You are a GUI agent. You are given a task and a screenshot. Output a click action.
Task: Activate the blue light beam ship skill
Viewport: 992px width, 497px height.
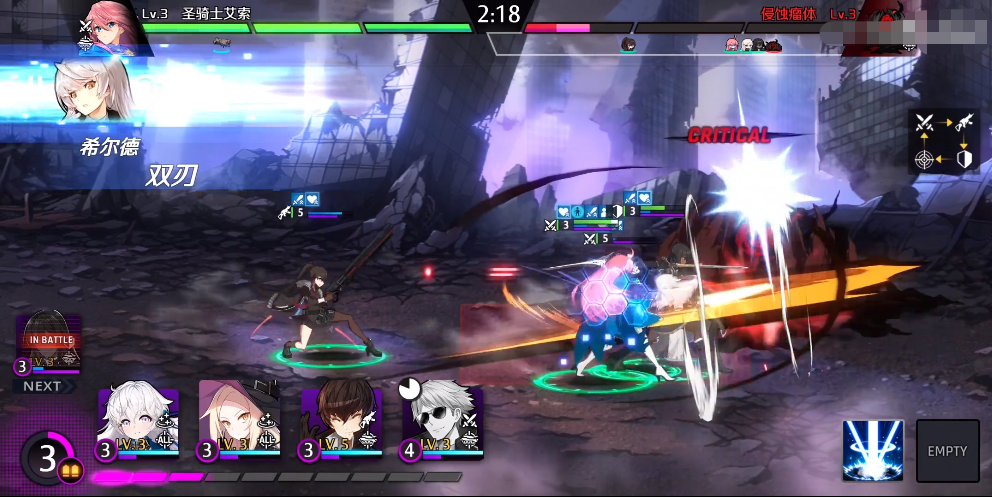(872, 451)
